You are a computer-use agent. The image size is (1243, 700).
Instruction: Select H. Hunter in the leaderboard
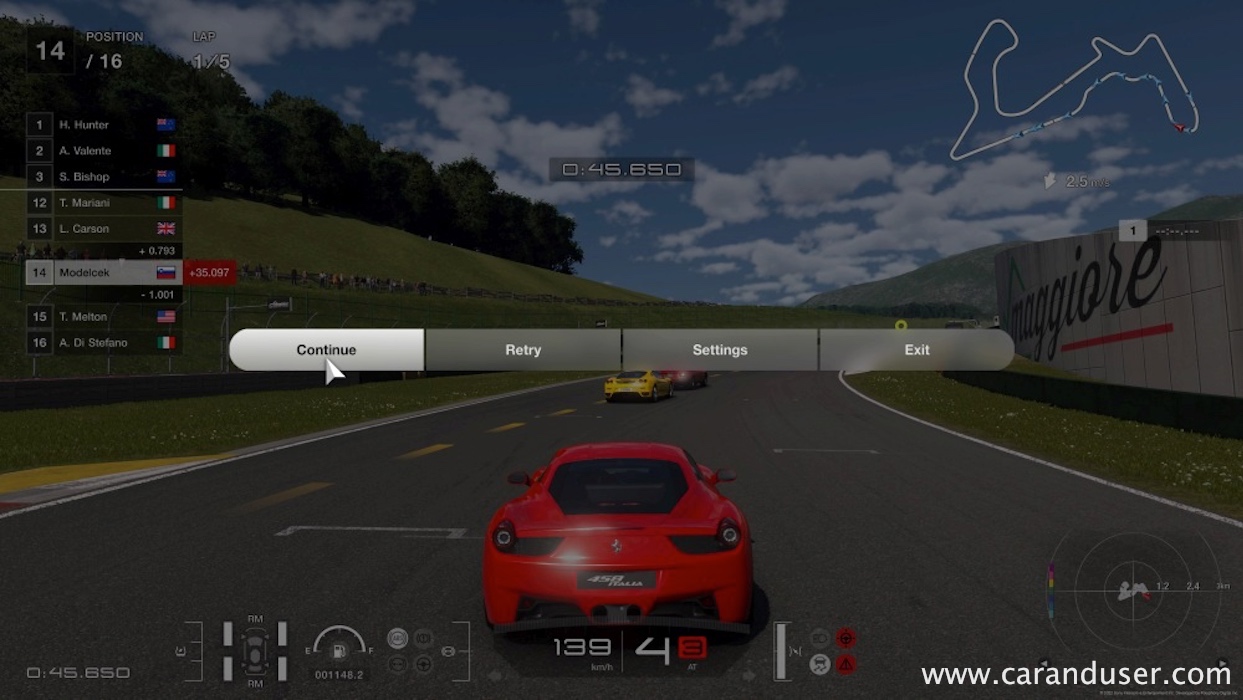(x=104, y=125)
